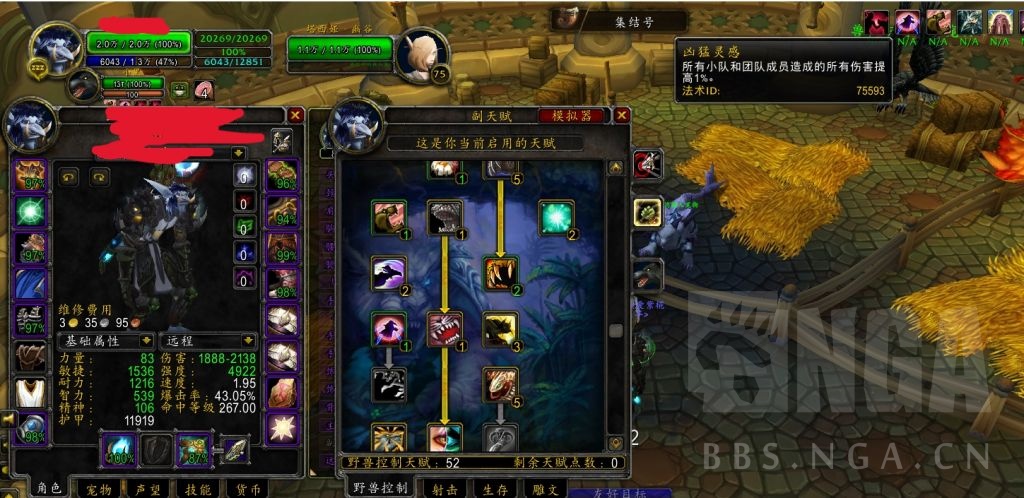Image resolution: width=1024 pixels, height=498 pixels.
Task: Switch to the 雕文 glyph tab
Action: (x=546, y=489)
